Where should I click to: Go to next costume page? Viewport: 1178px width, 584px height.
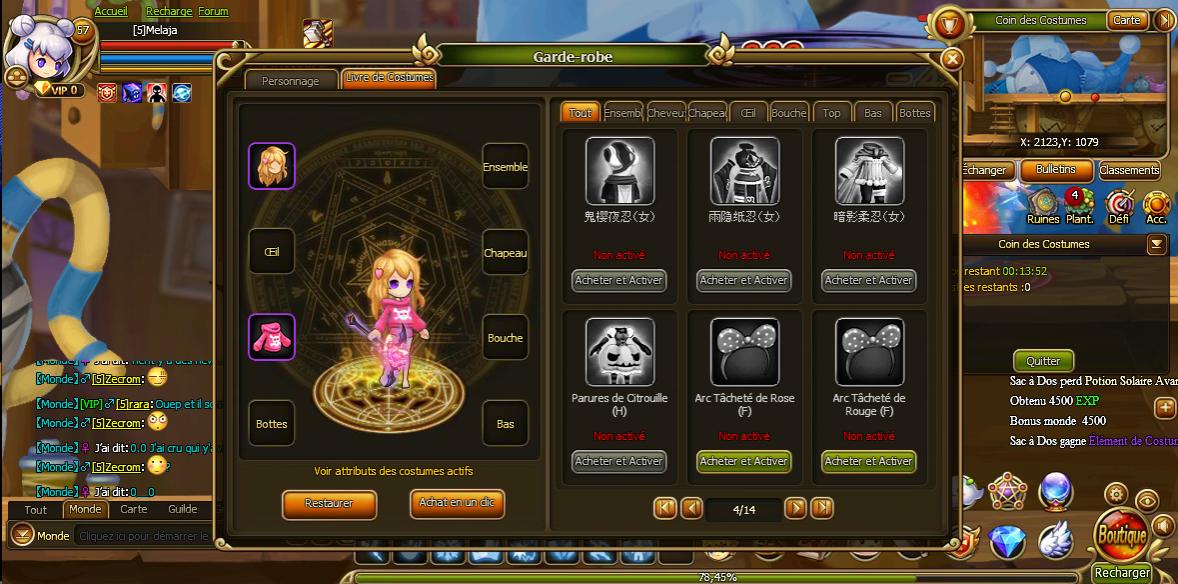coord(795,508)
